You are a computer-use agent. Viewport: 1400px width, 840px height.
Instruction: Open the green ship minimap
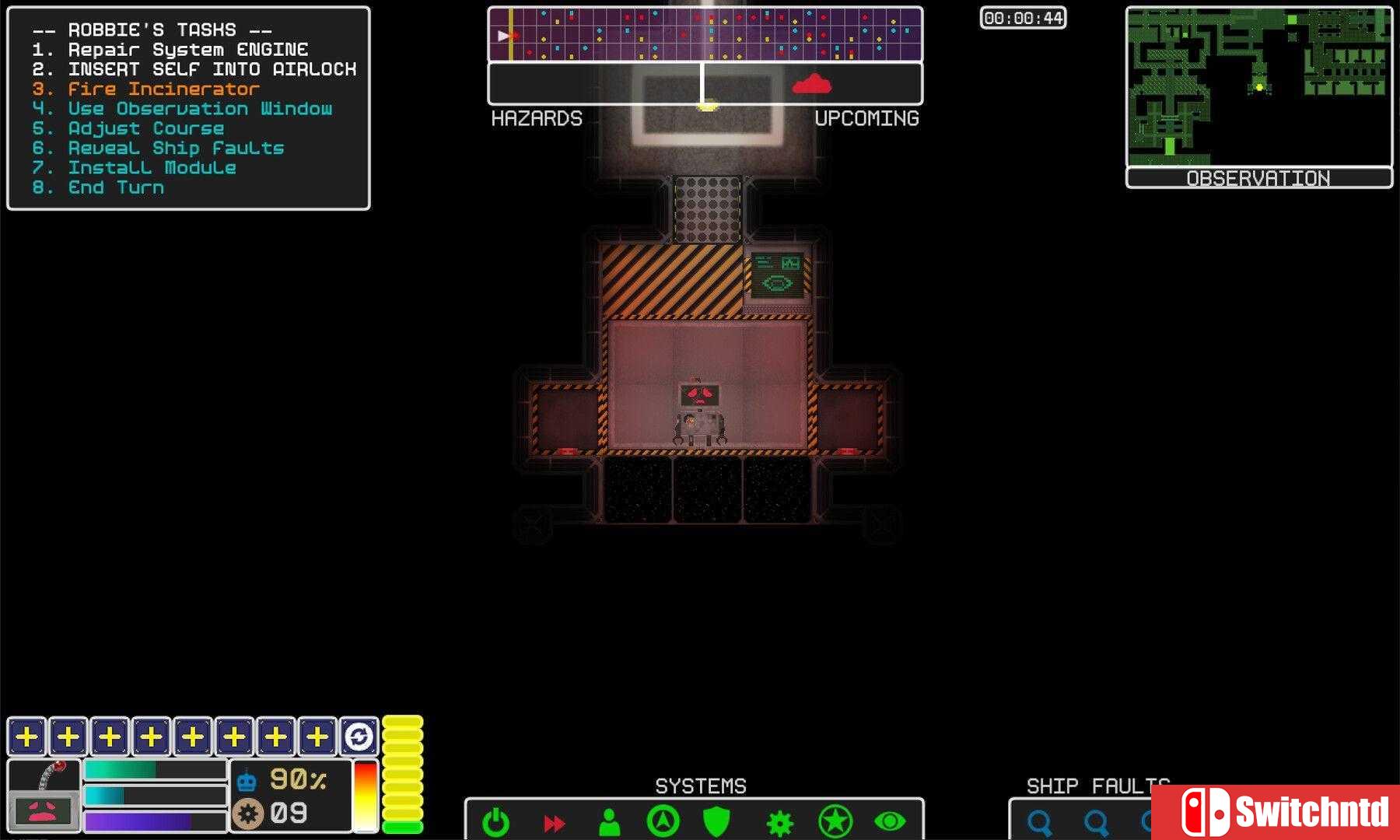pos(1258,87)
